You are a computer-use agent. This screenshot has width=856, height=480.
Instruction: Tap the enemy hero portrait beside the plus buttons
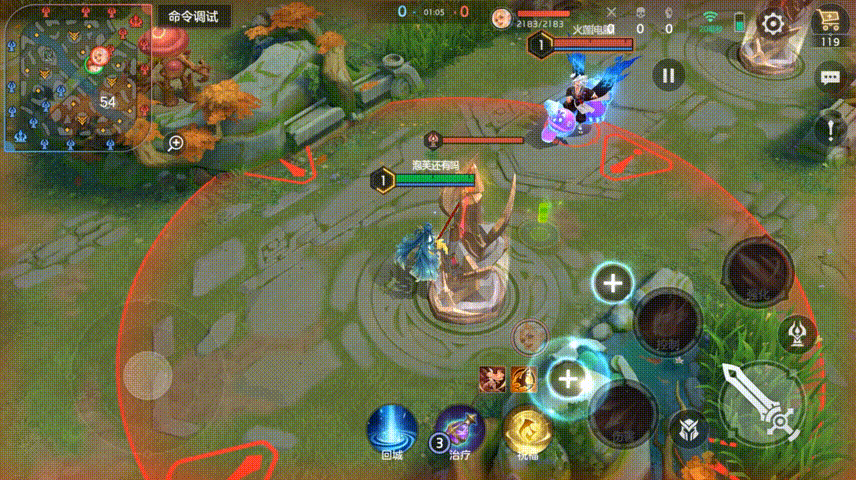pyautogui.click(x=529, y=336)
